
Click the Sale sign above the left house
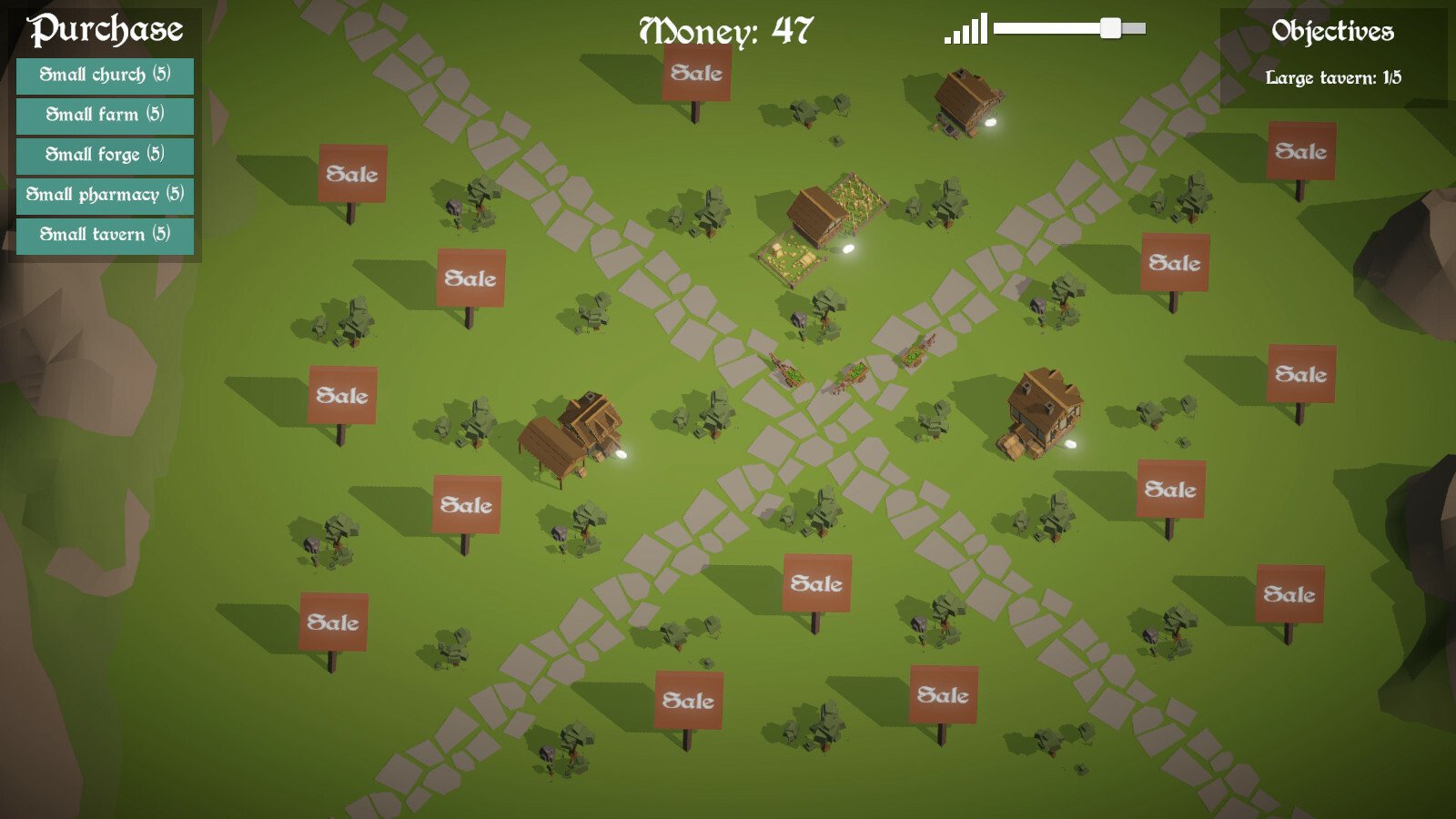[x=471, y=278]
